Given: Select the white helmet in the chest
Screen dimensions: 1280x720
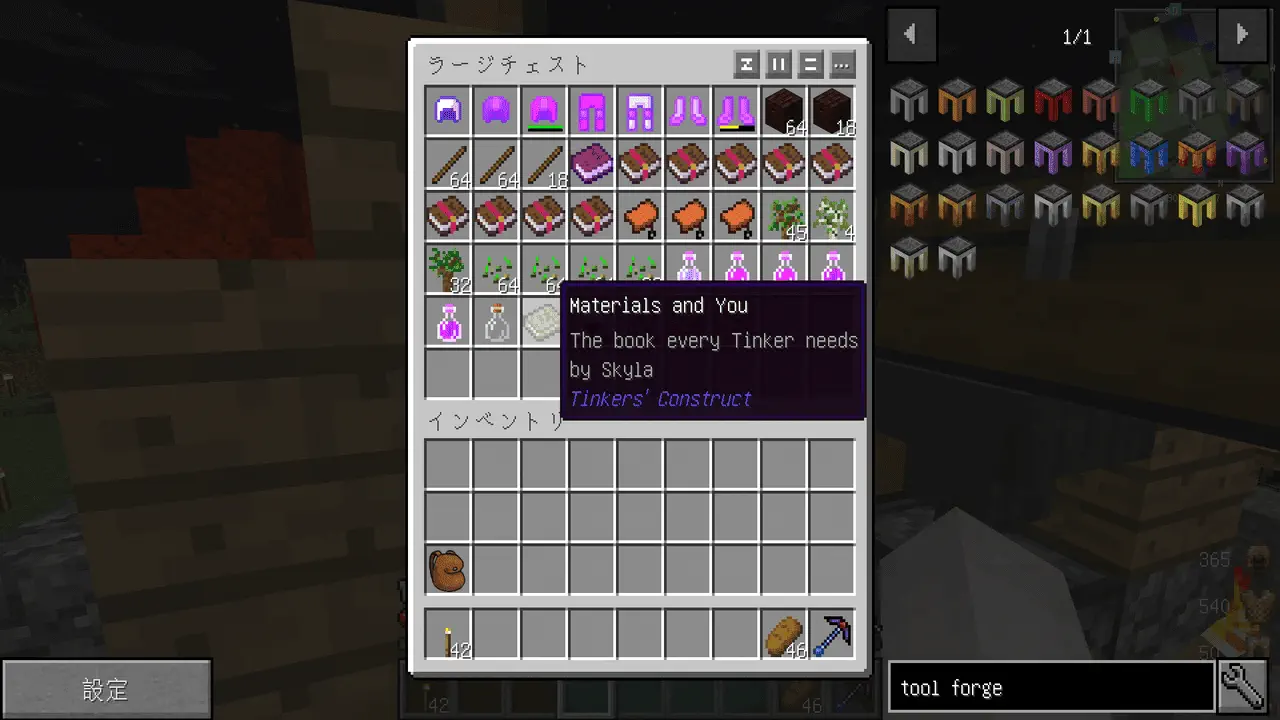Looking at the screenshot, I should (x=448, y=111).
